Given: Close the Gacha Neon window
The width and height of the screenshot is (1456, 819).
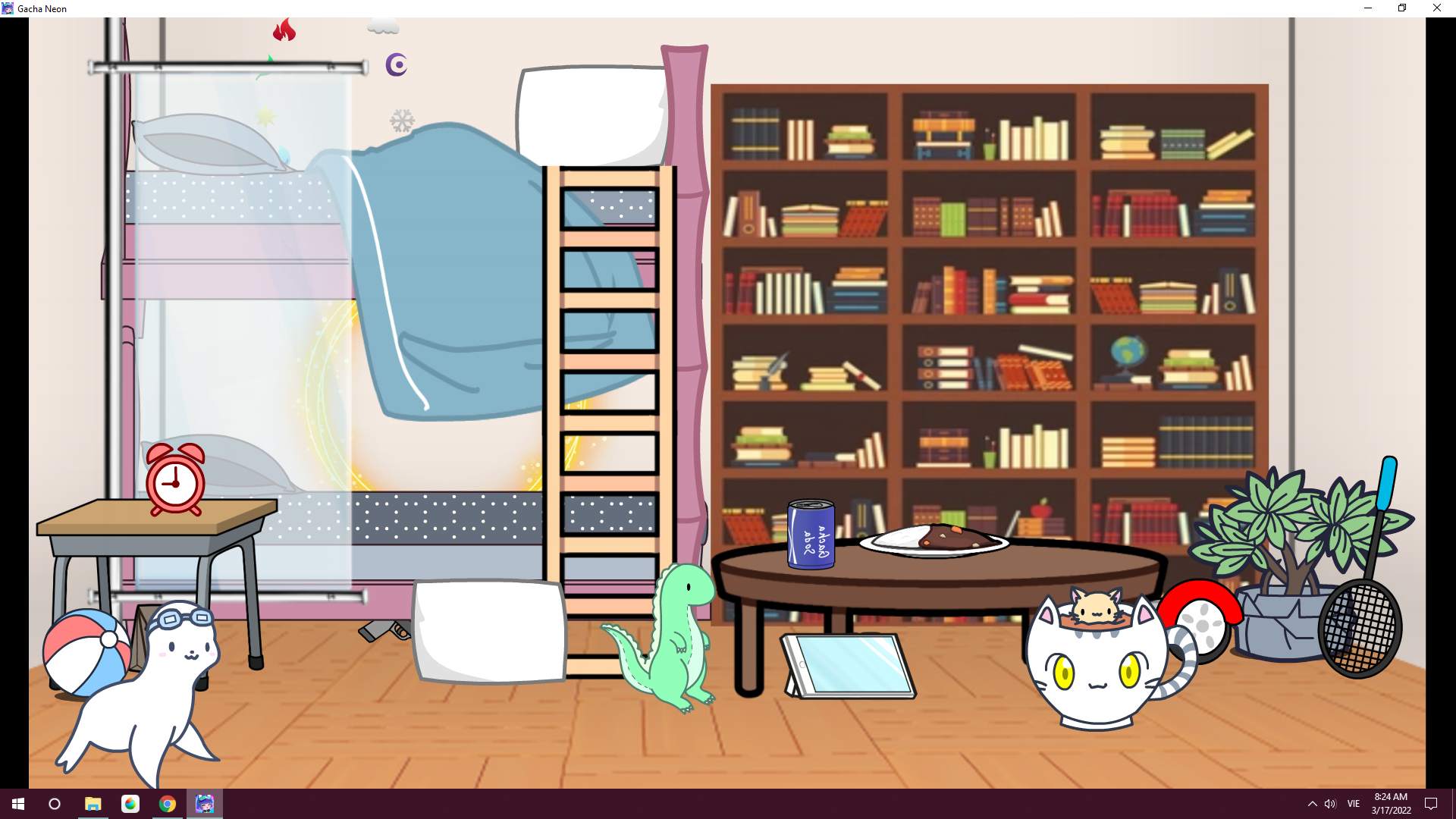Looking at the screenshot, I should click(1436, 8).
